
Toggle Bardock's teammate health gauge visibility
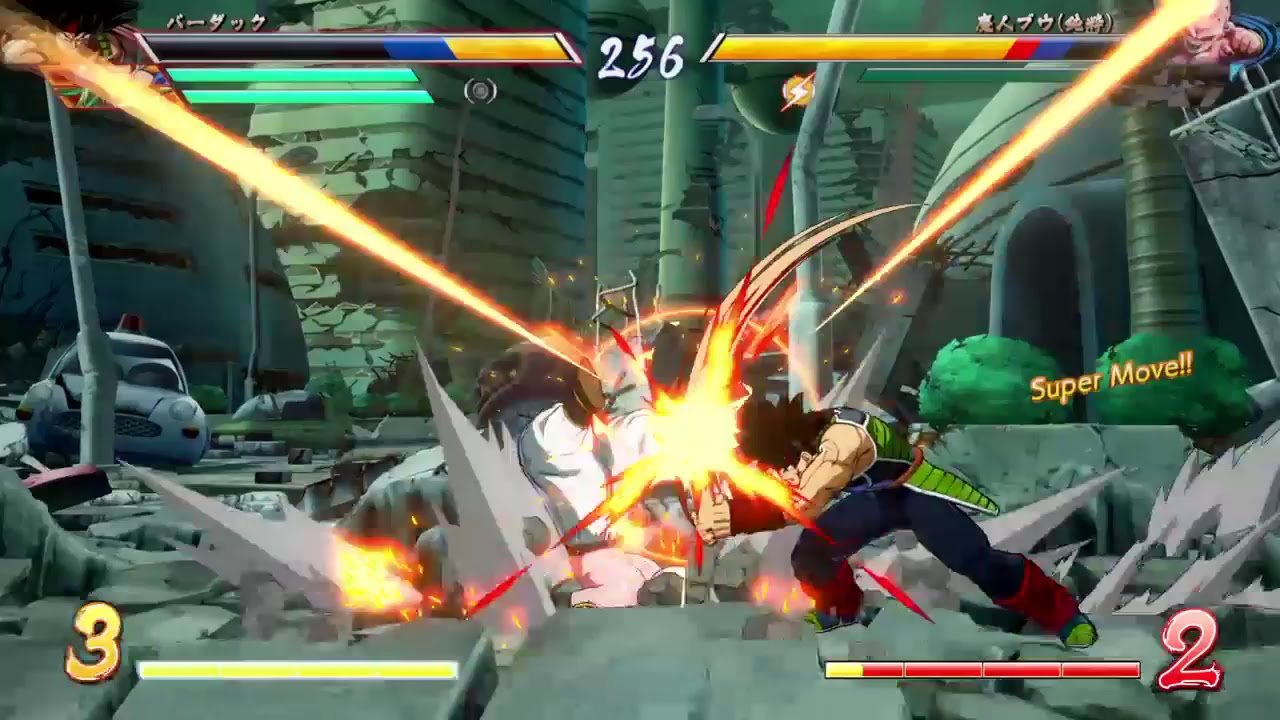[290, 75]
